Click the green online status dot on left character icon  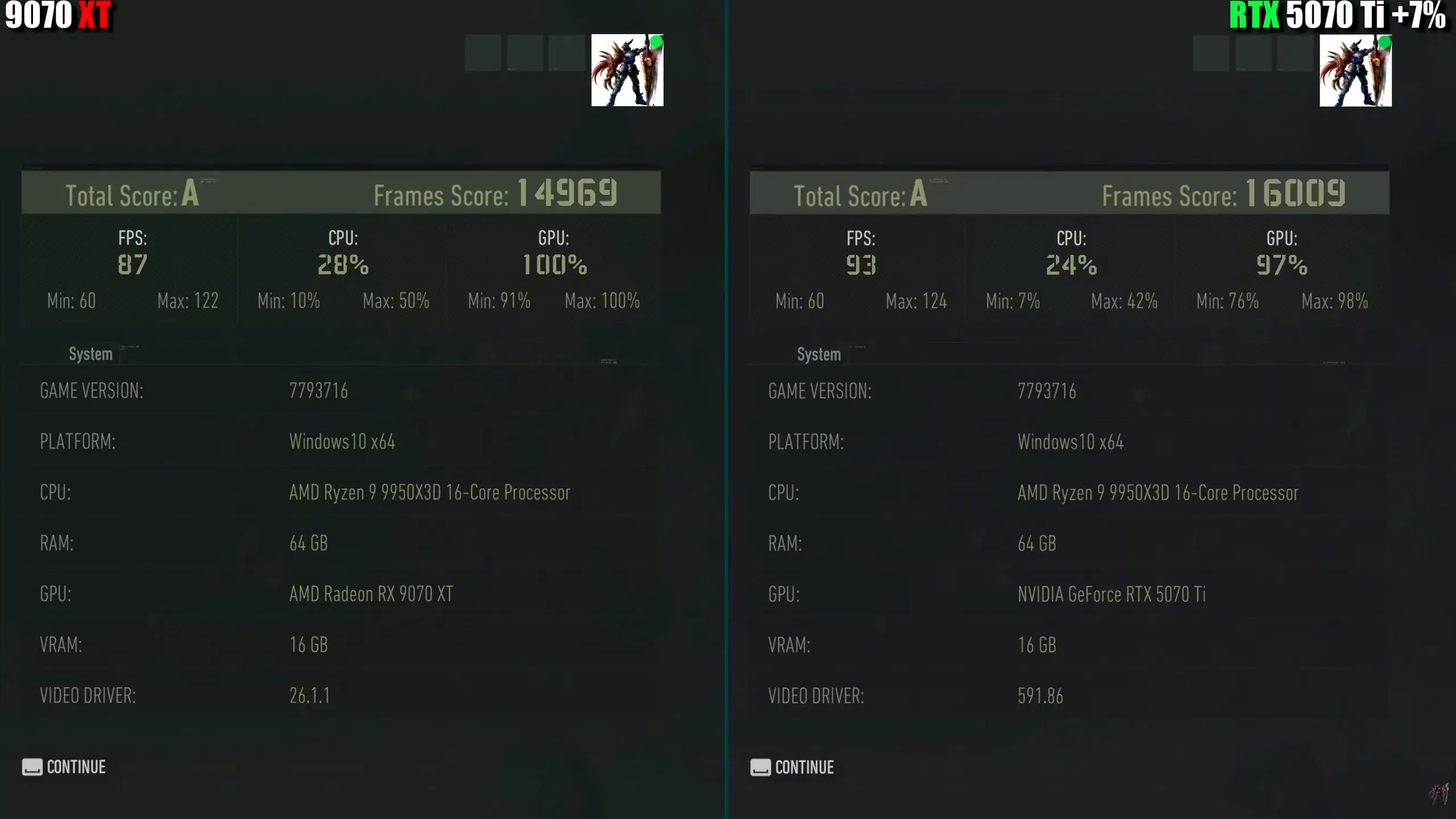(655, 41)
